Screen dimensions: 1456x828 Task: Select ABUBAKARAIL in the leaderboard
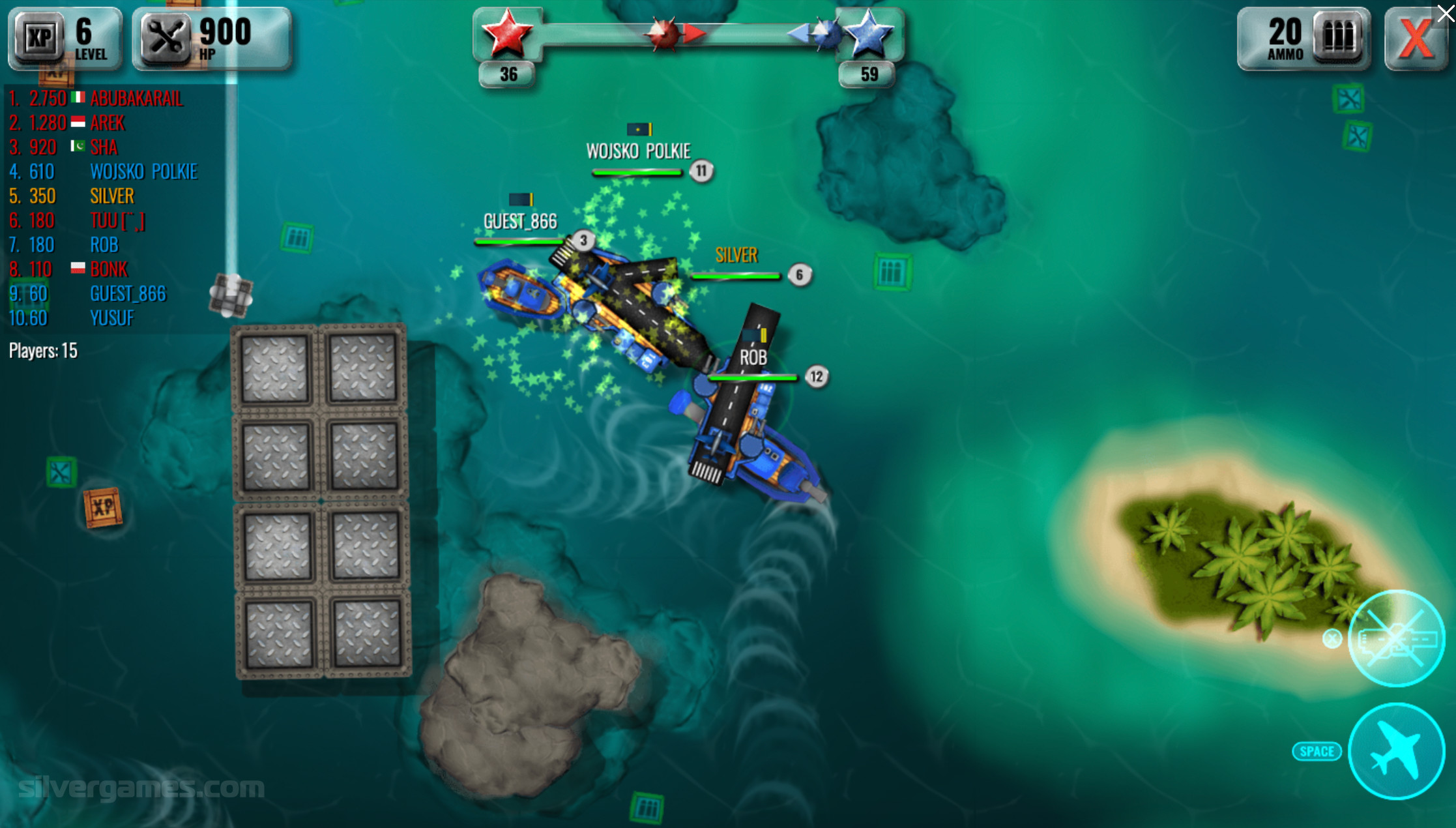(x=136, y=98)
